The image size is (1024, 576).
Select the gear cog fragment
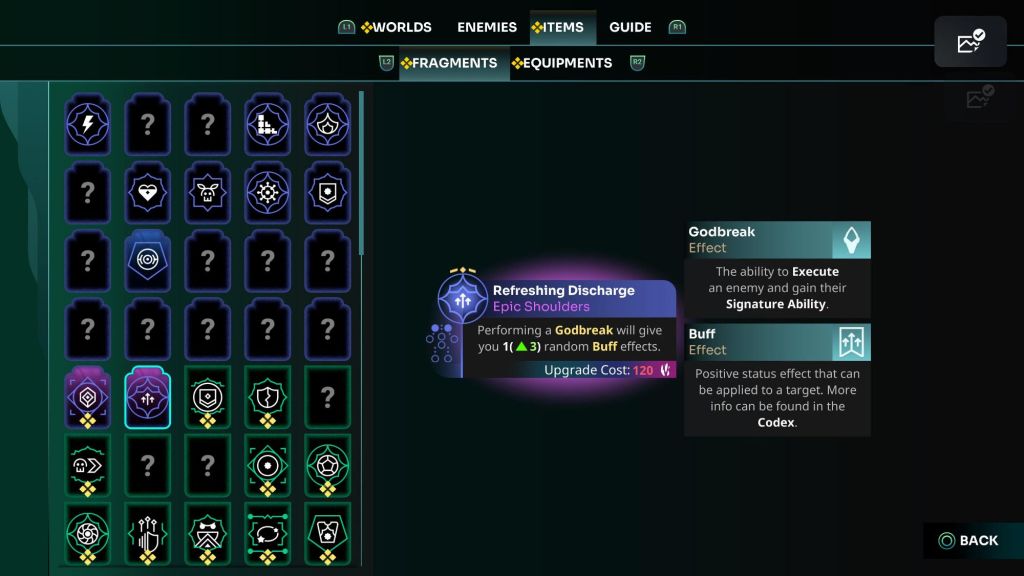[x=267, y=193]
